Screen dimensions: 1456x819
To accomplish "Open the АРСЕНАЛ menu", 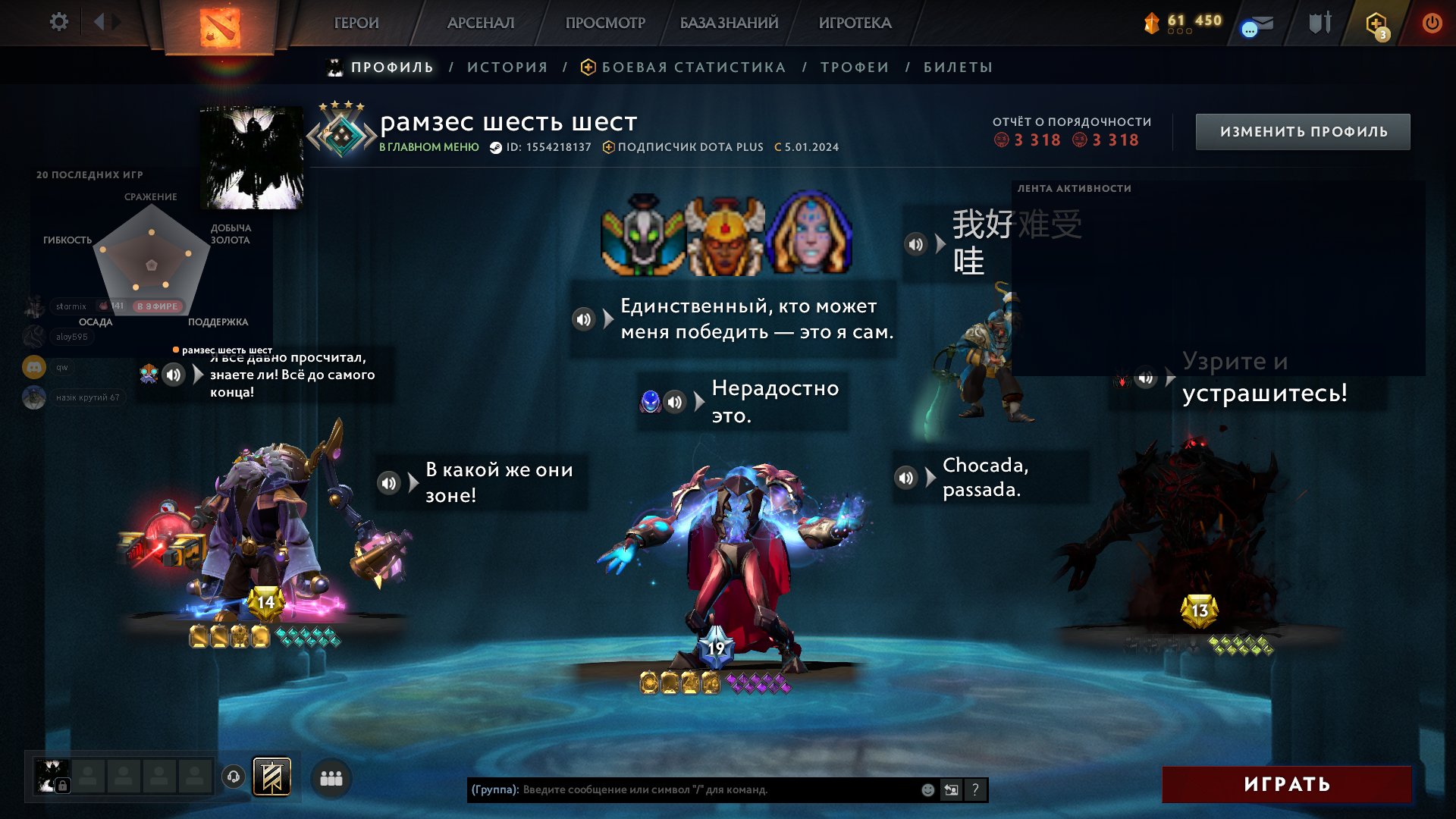I will (479, 23).
